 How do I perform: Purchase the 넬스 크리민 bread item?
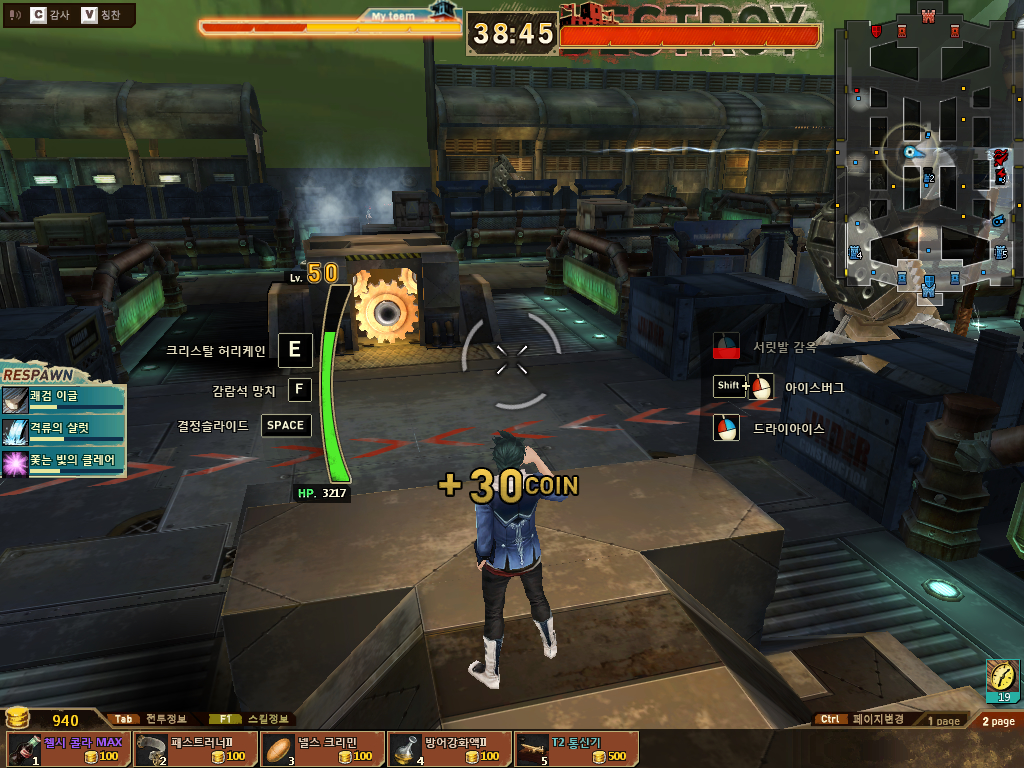click(x=322, y=749)
